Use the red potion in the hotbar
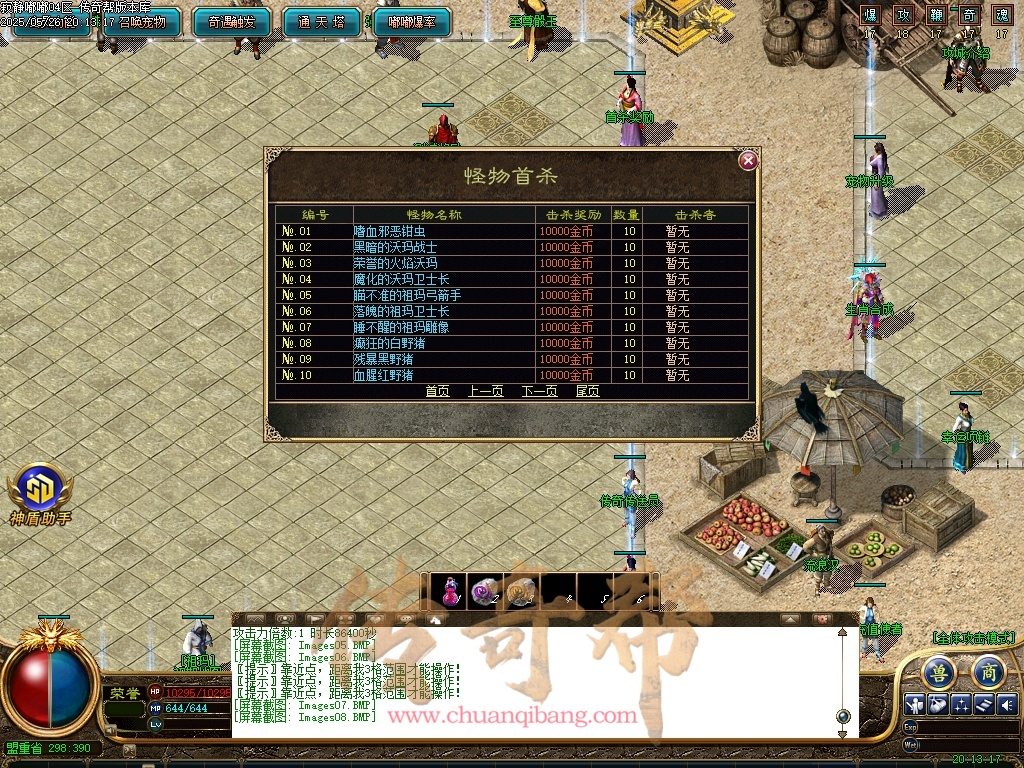1024x768 pixels. click(451, 591)
